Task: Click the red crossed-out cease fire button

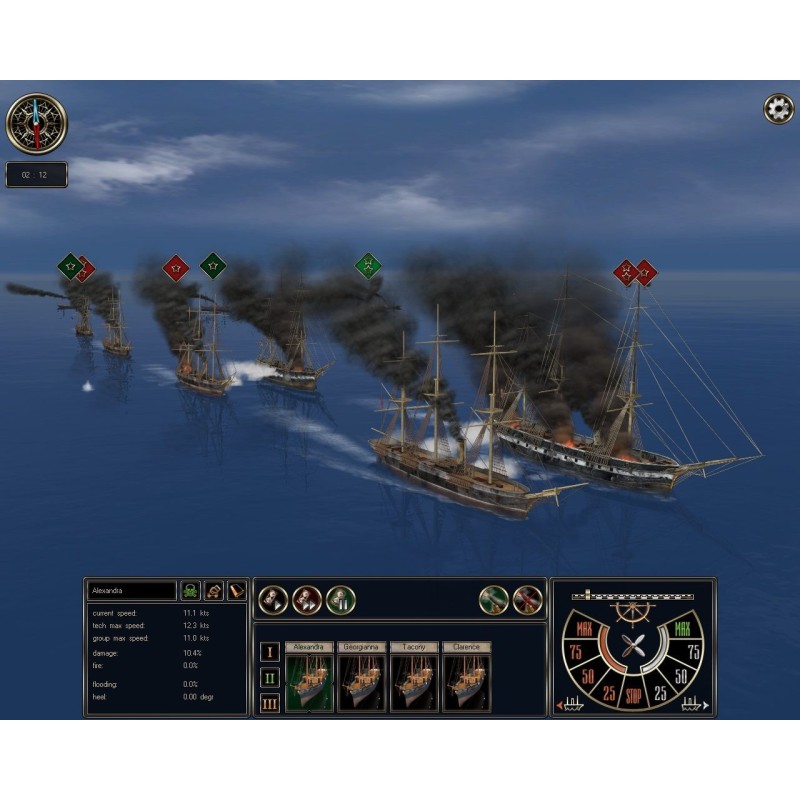Action: 528,600
